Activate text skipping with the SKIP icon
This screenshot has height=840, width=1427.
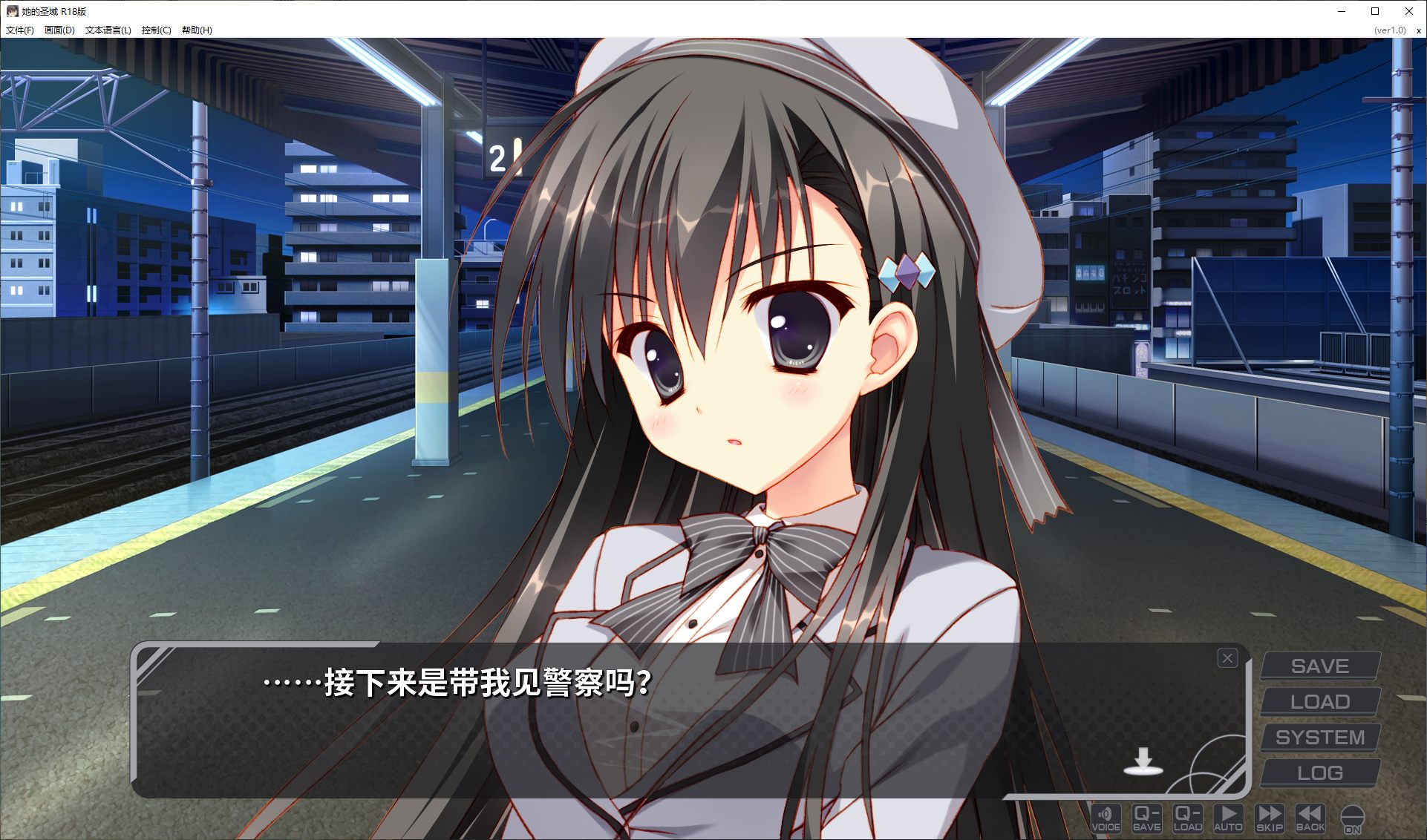1270,818
